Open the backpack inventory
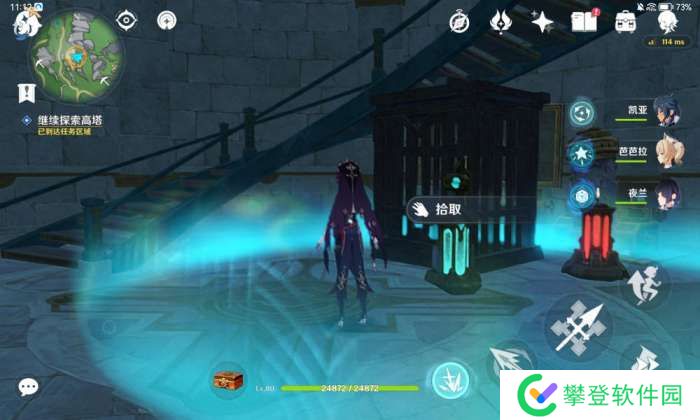This screenshot has width=700, height=420. pos(625,21)
